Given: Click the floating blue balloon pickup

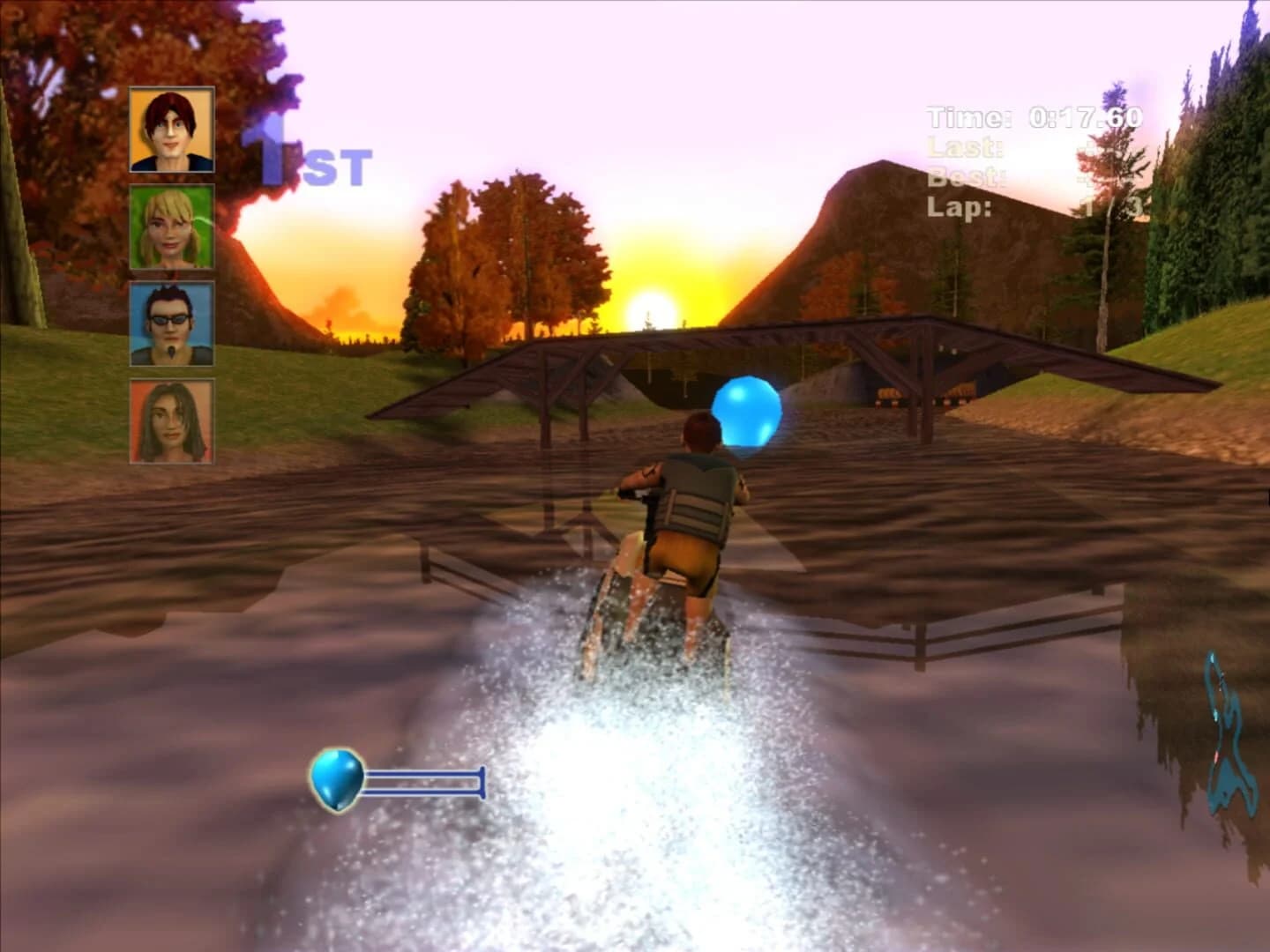Looking at the screenshot, I should point(749,414).
